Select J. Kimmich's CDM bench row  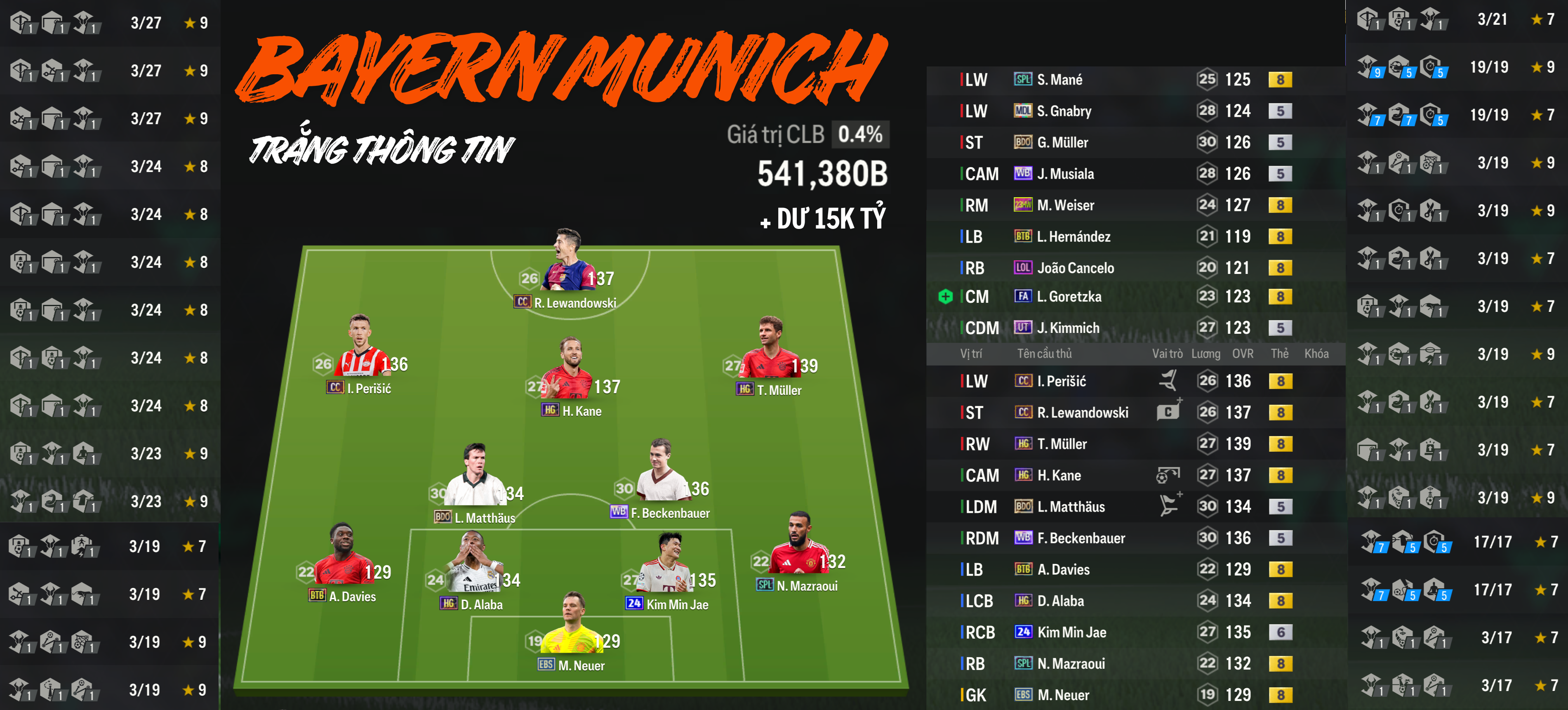tap(1068, 328)
